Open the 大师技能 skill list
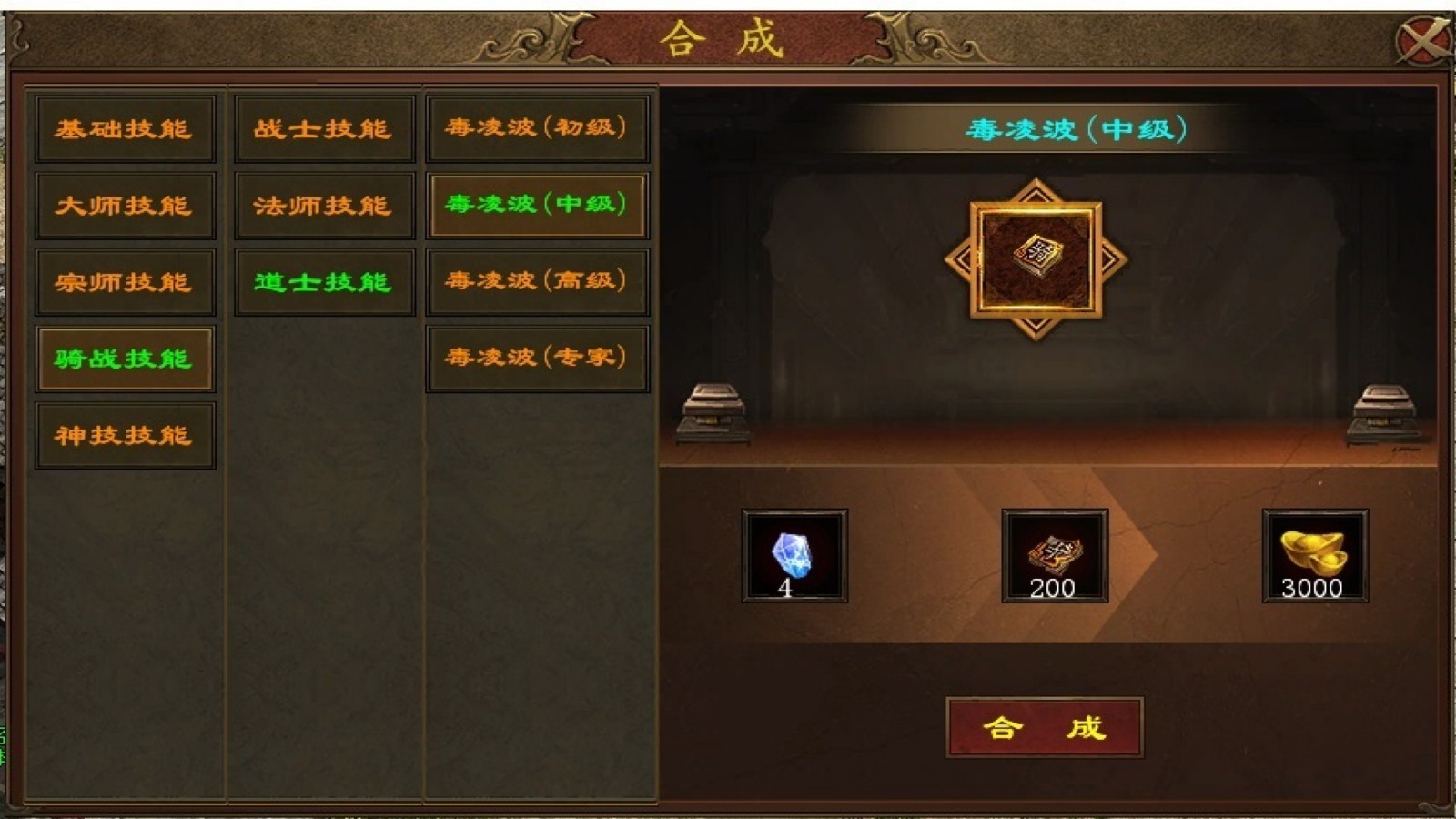1456x819 pixels. 125,205
